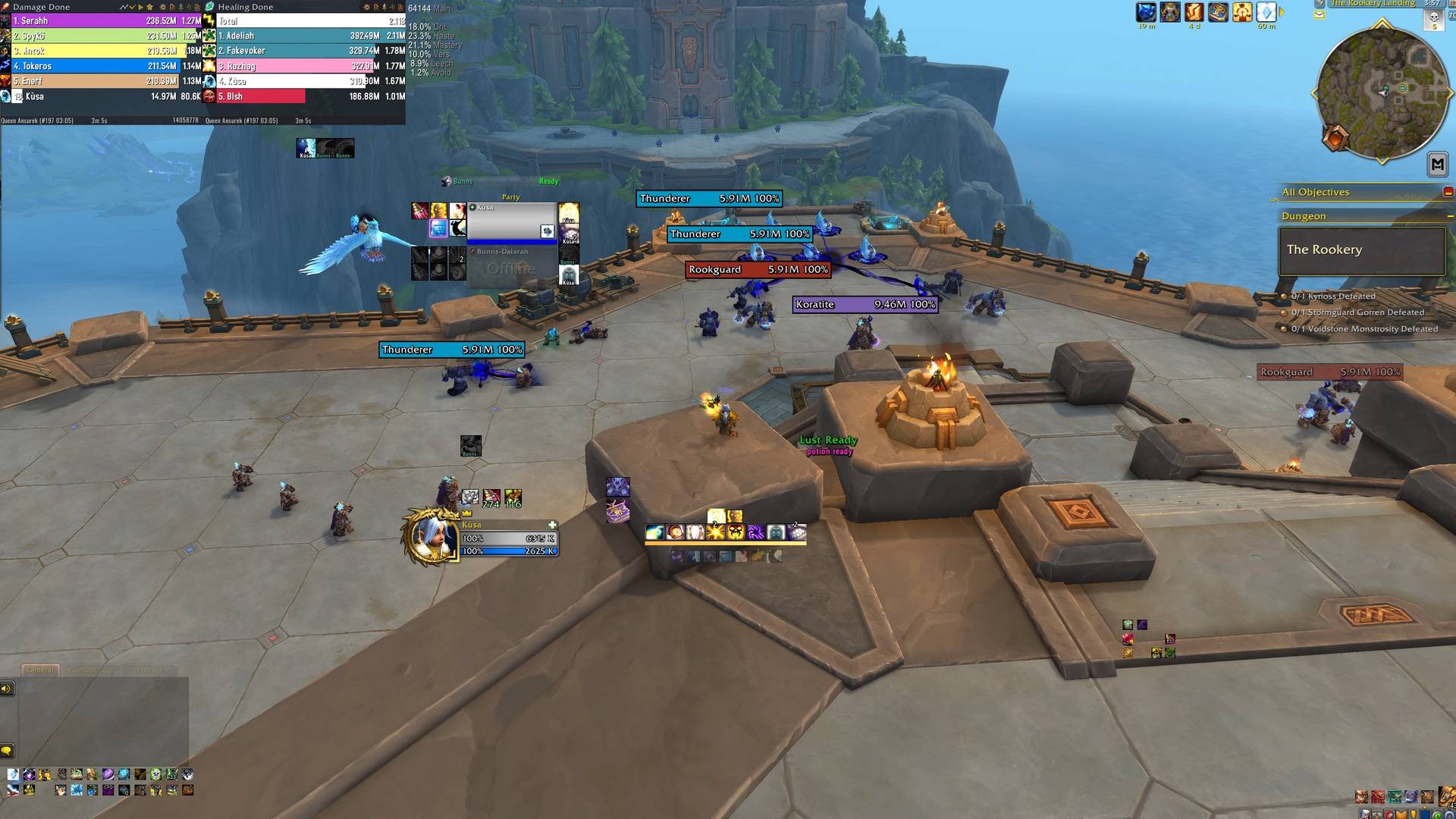Target the red Rookguard nameplate
The height and width of the screenshot is (819, 1456).
(x=758, y=270)
